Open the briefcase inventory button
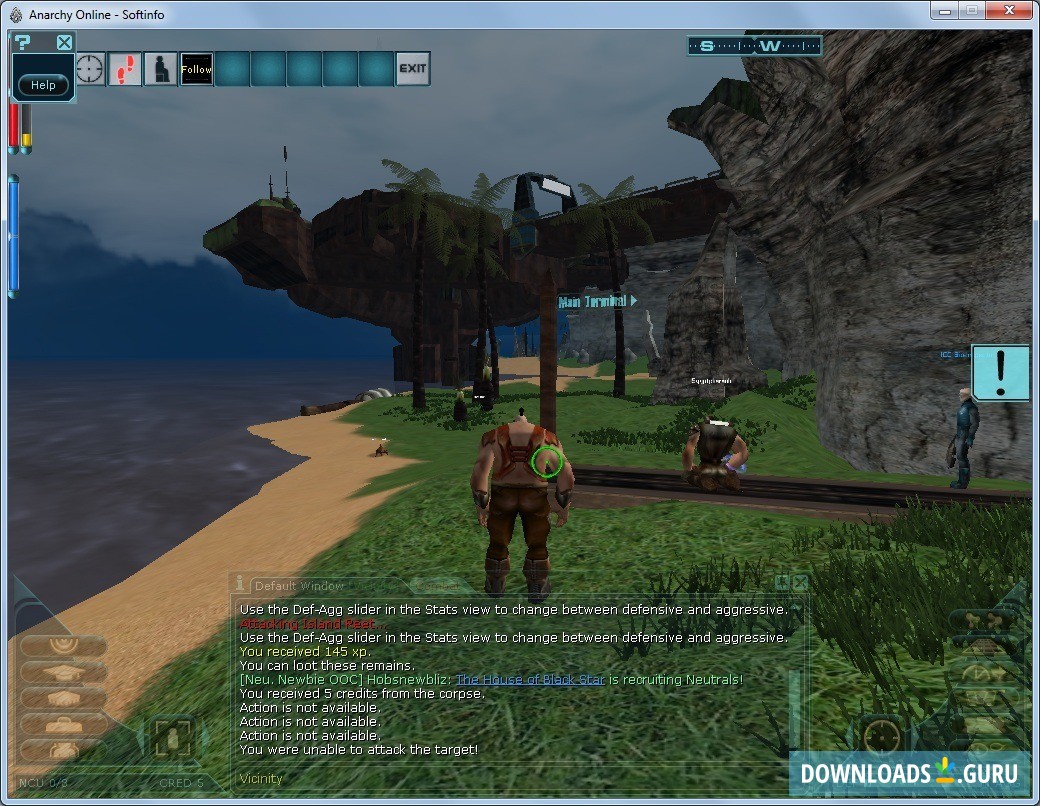The height and width of the screenshot is (806, 1040). (x=62, y=724)
